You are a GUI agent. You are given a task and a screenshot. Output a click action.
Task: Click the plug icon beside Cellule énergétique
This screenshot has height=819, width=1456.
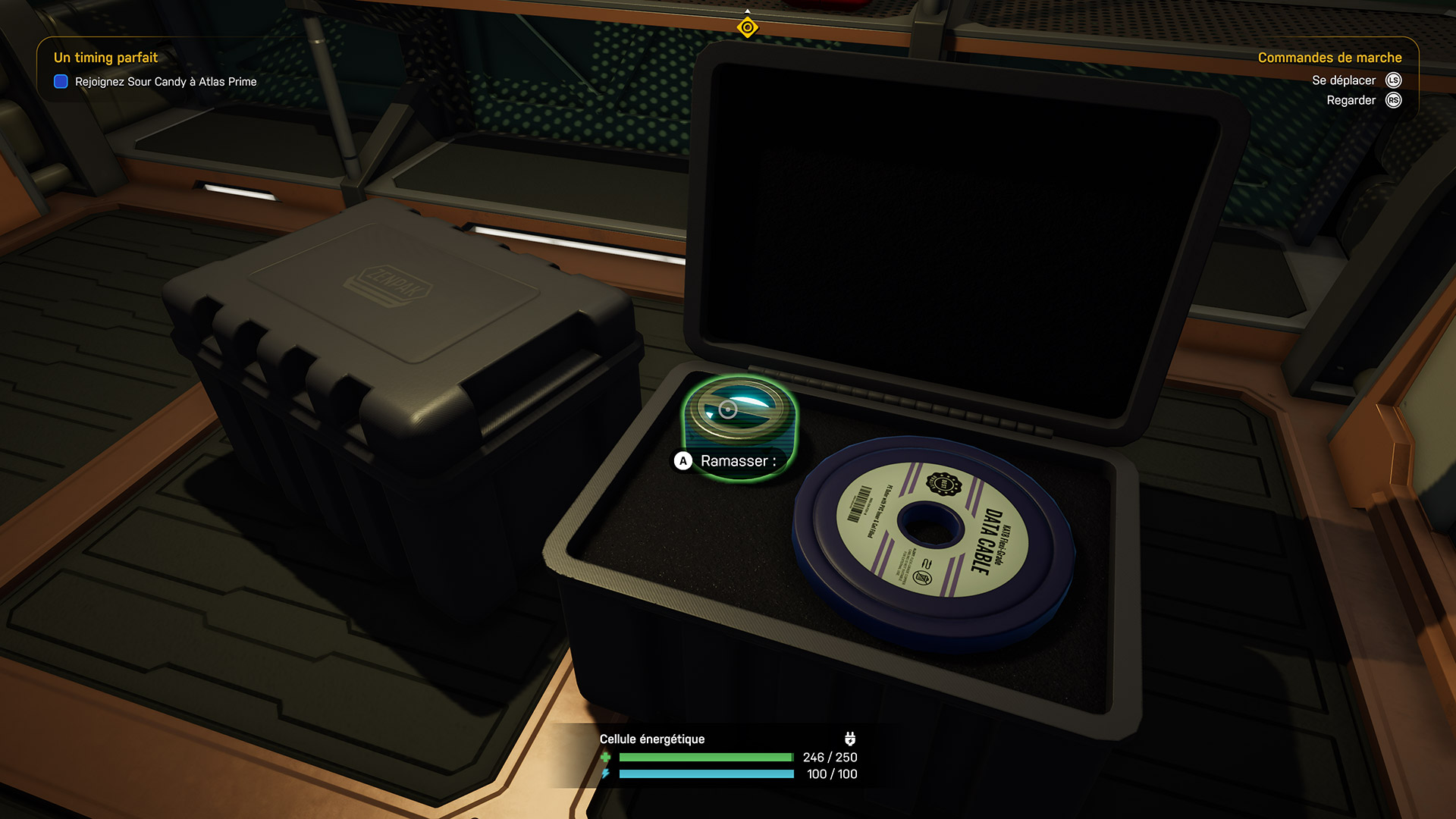849,739
